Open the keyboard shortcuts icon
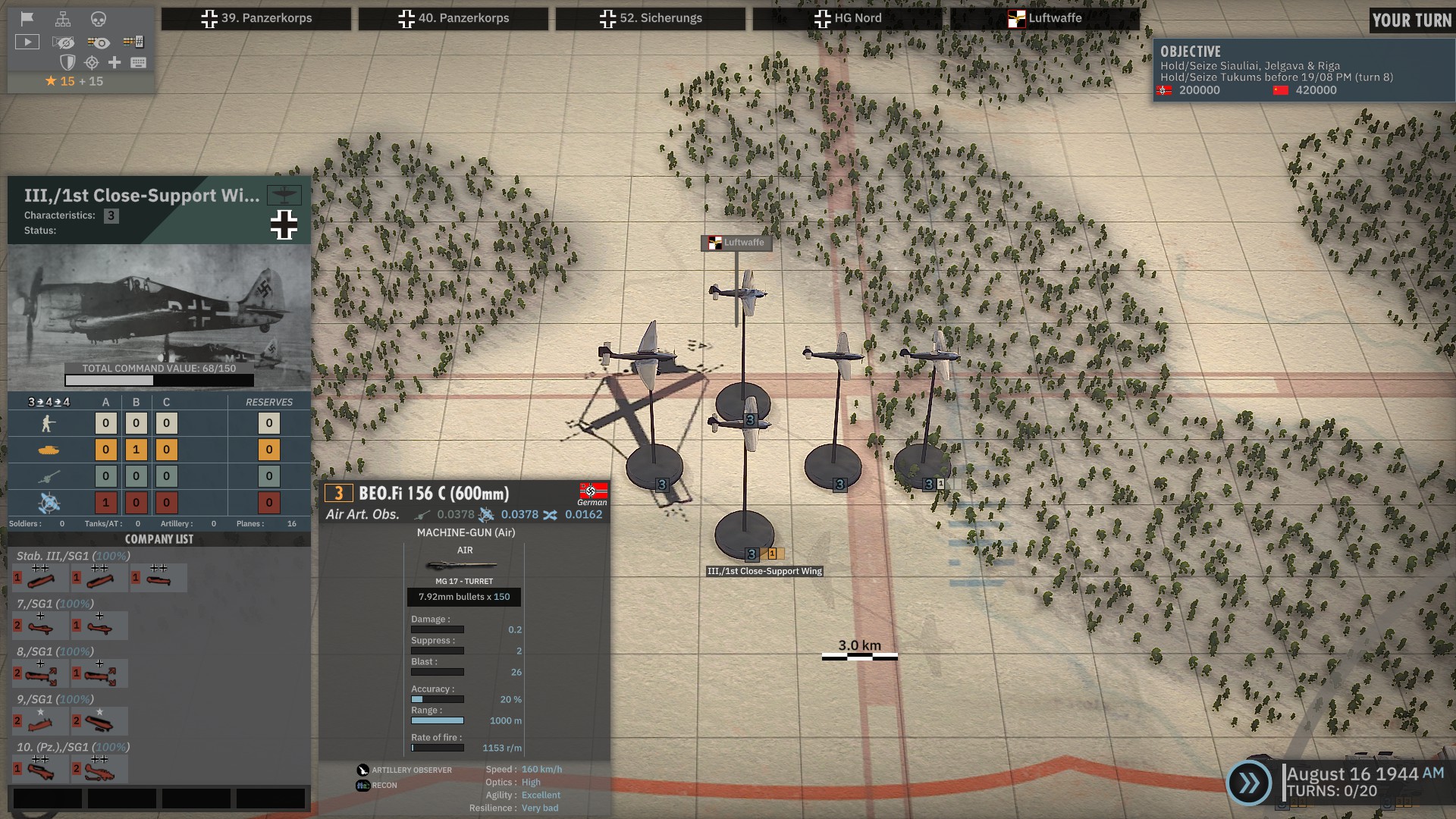The image size is (1456, 819). tap(138, 62)
